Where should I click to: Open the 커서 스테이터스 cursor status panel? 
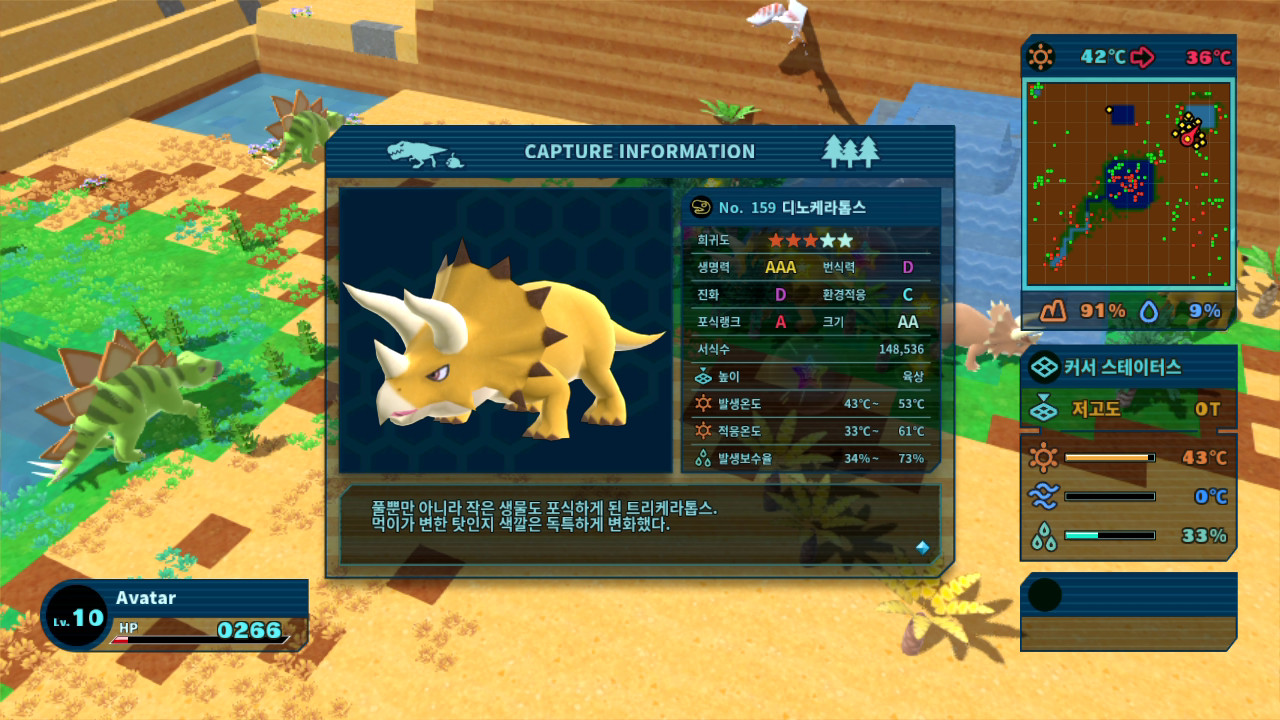(1128, 367)
